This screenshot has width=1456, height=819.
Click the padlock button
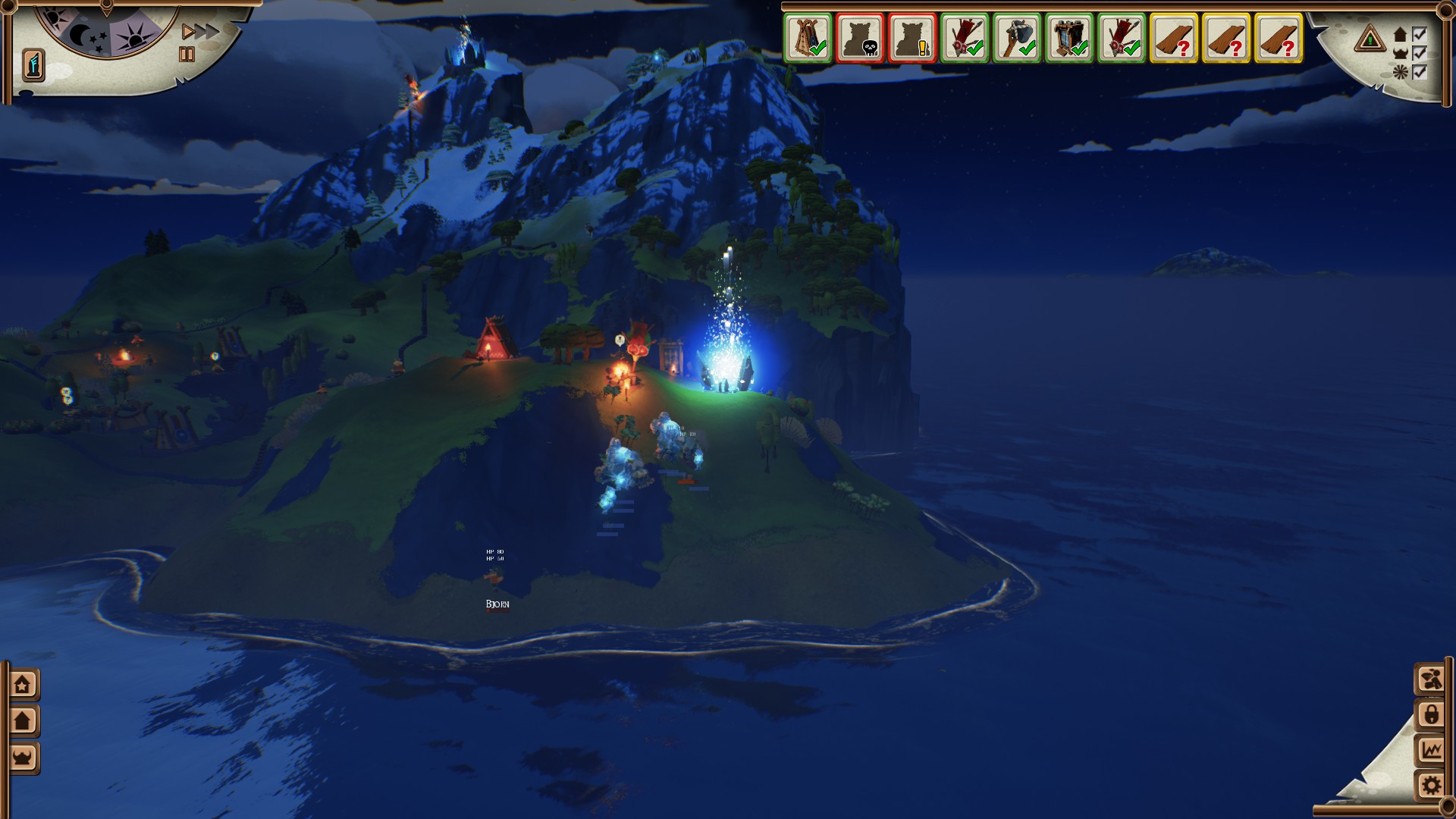1430,714
